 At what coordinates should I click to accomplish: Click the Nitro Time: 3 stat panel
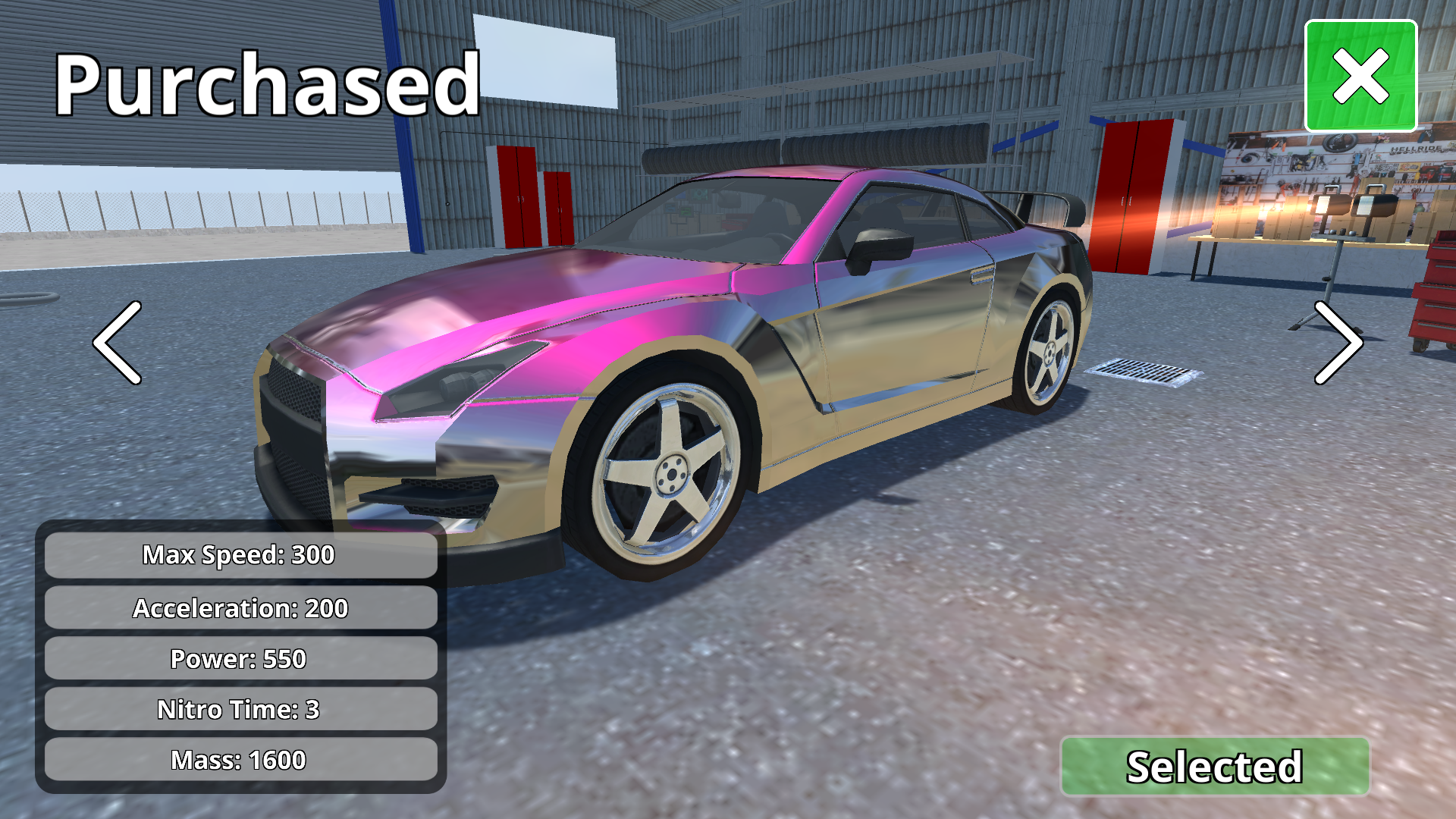(x=240, y=711)
